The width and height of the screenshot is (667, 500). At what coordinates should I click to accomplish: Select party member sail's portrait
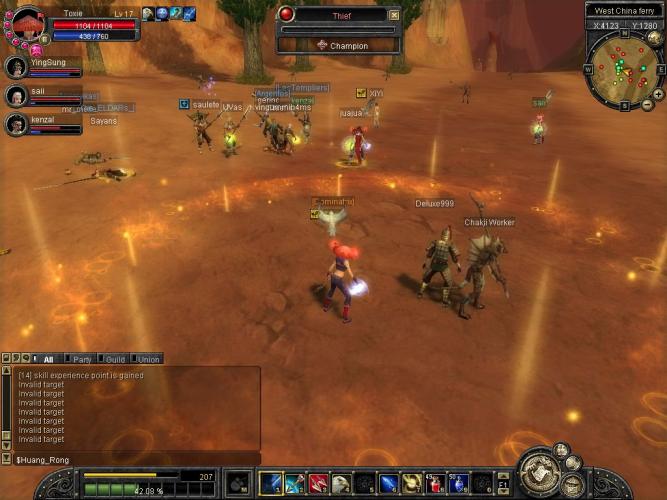pos(16,95)
